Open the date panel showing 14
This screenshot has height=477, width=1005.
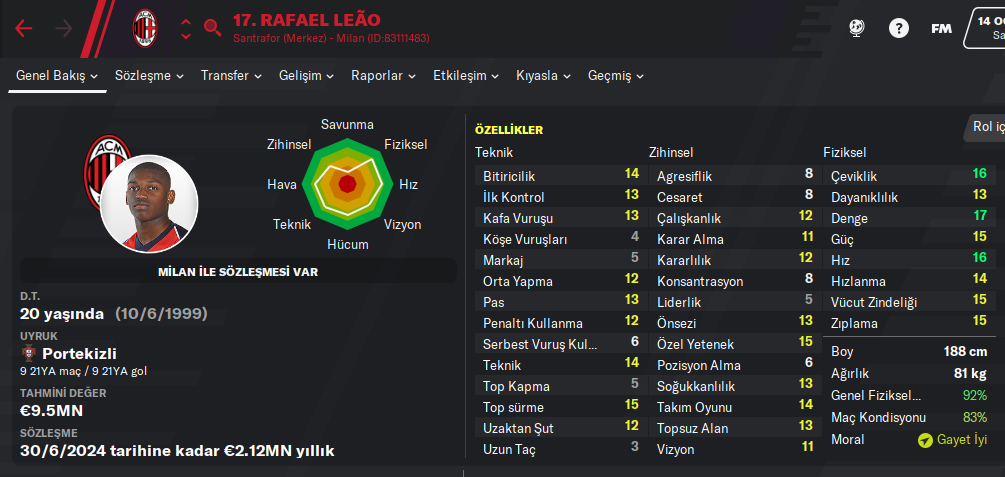[984, 28]
